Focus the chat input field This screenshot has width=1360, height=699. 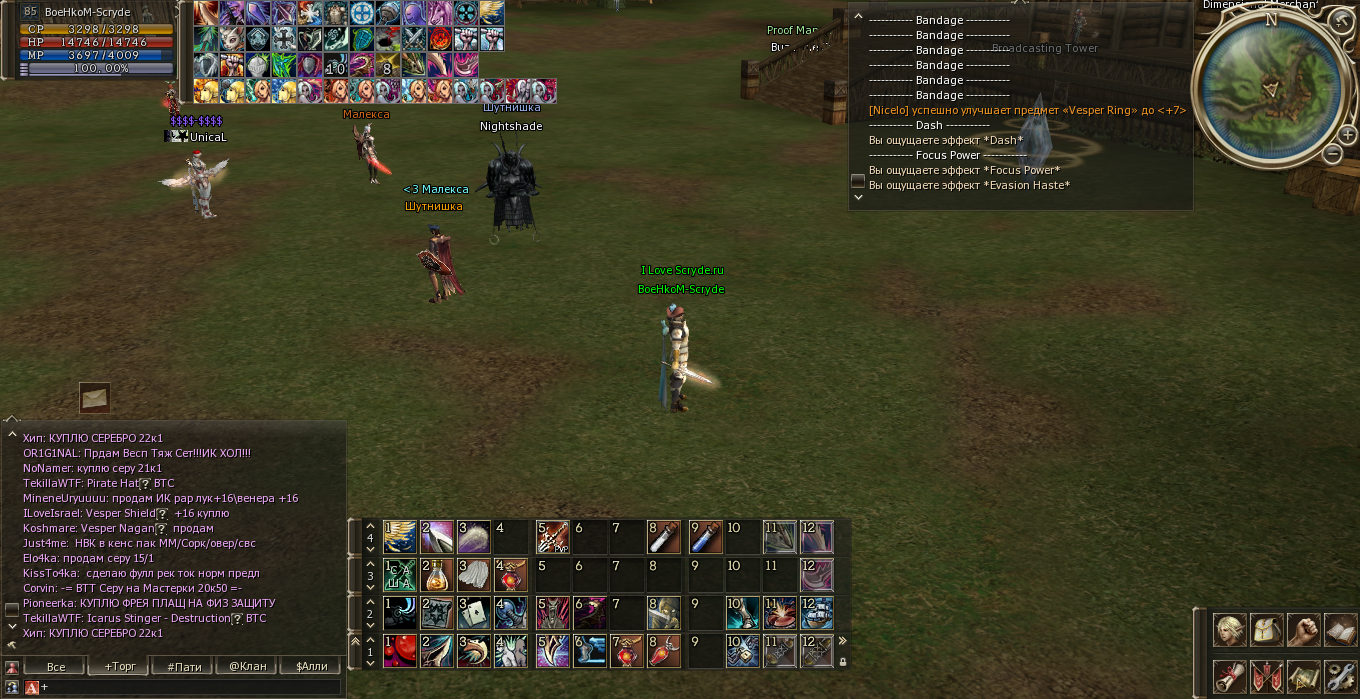pos(190,687)
